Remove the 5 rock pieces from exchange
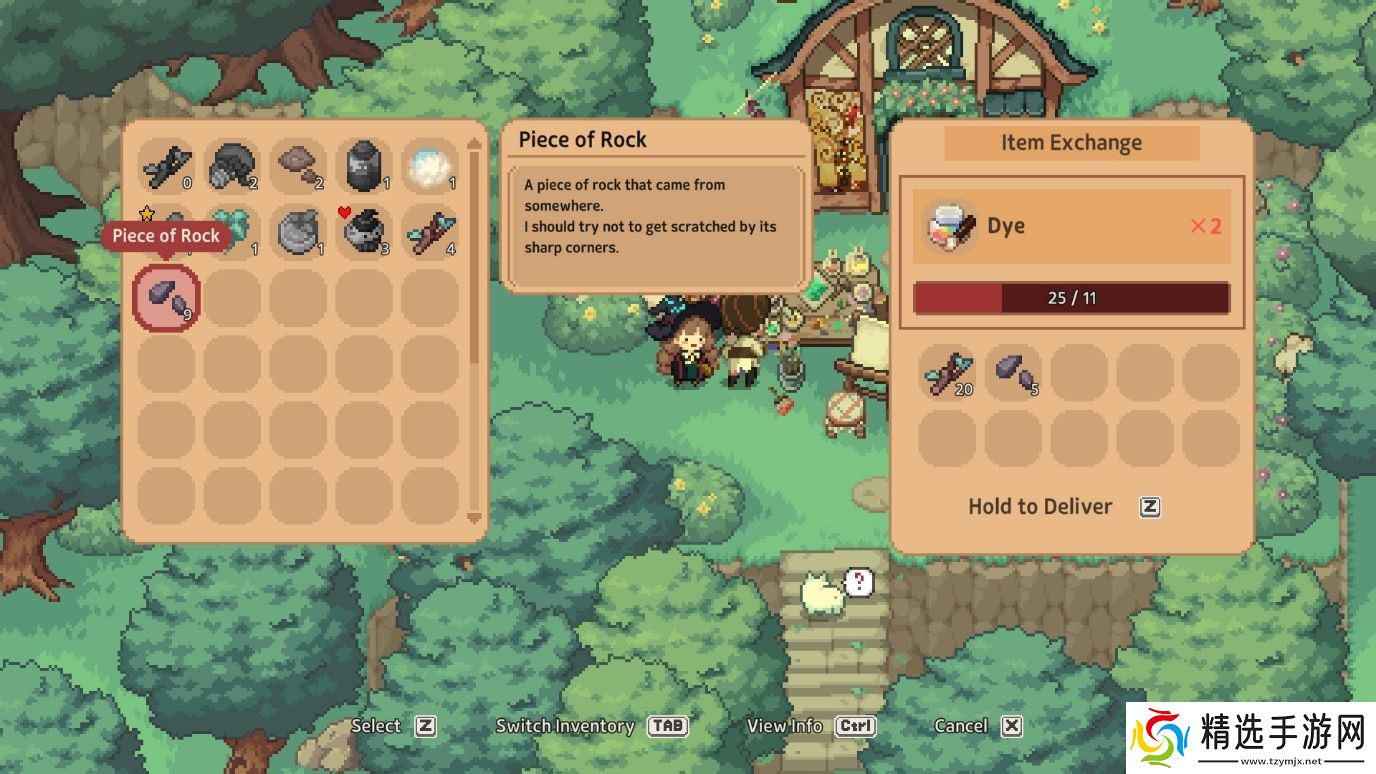This screenshot has width=1376, height=774. click(x=1014, y=372)
